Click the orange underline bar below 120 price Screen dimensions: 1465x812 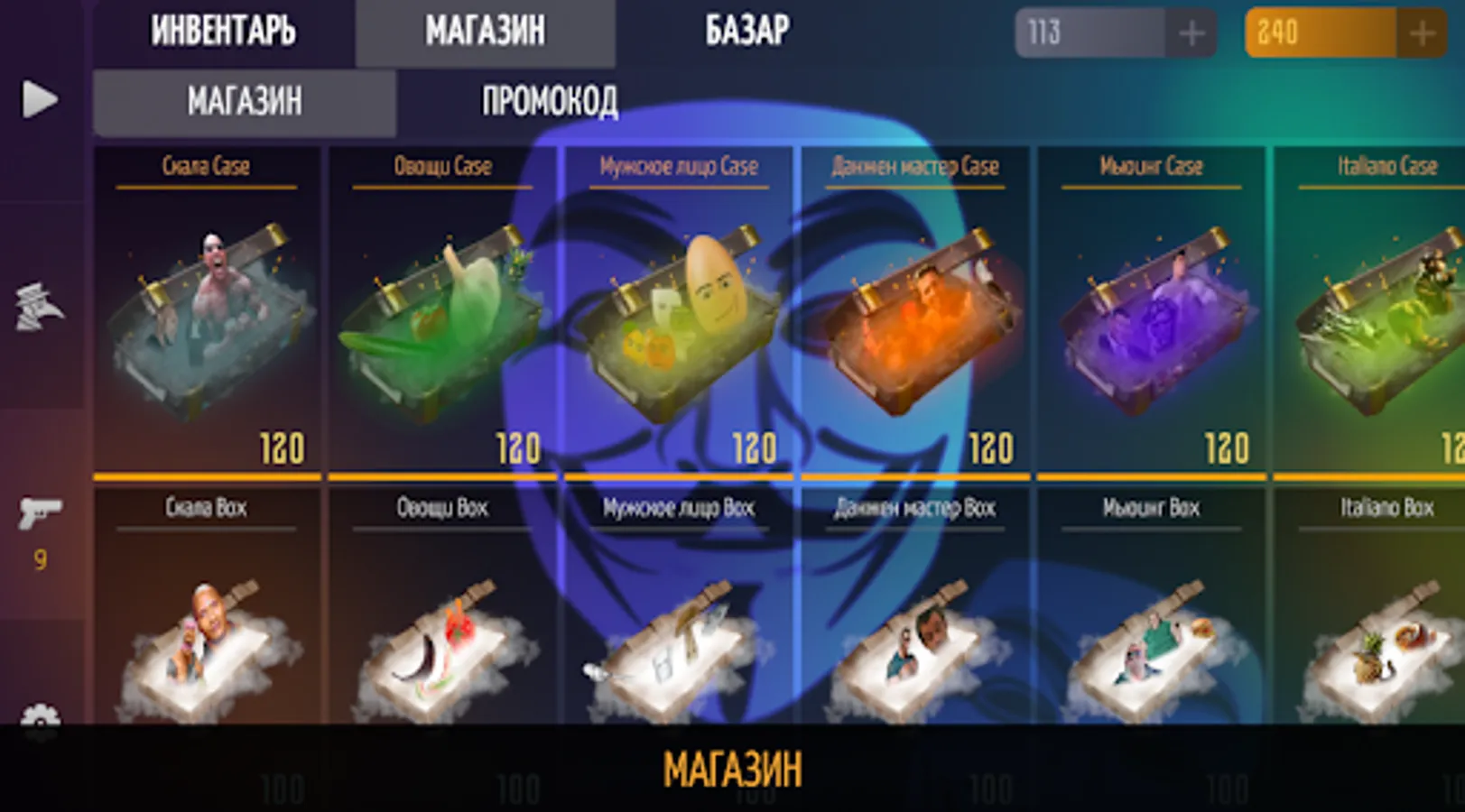point(206,474)
